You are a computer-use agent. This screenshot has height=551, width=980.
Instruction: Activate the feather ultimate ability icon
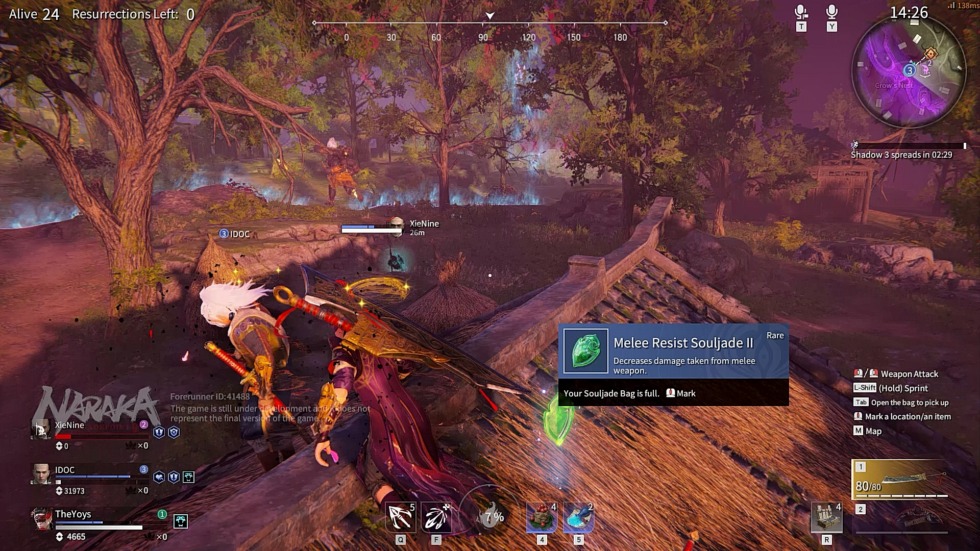pos(436,517)
